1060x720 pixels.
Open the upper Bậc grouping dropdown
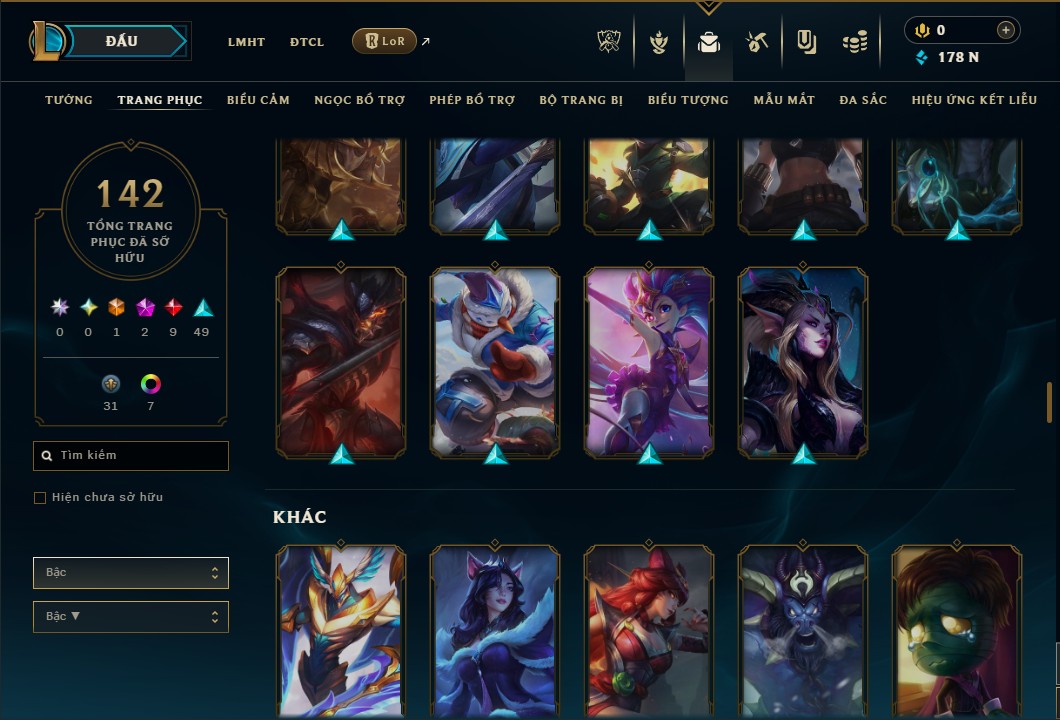click(x=131, y=573)
